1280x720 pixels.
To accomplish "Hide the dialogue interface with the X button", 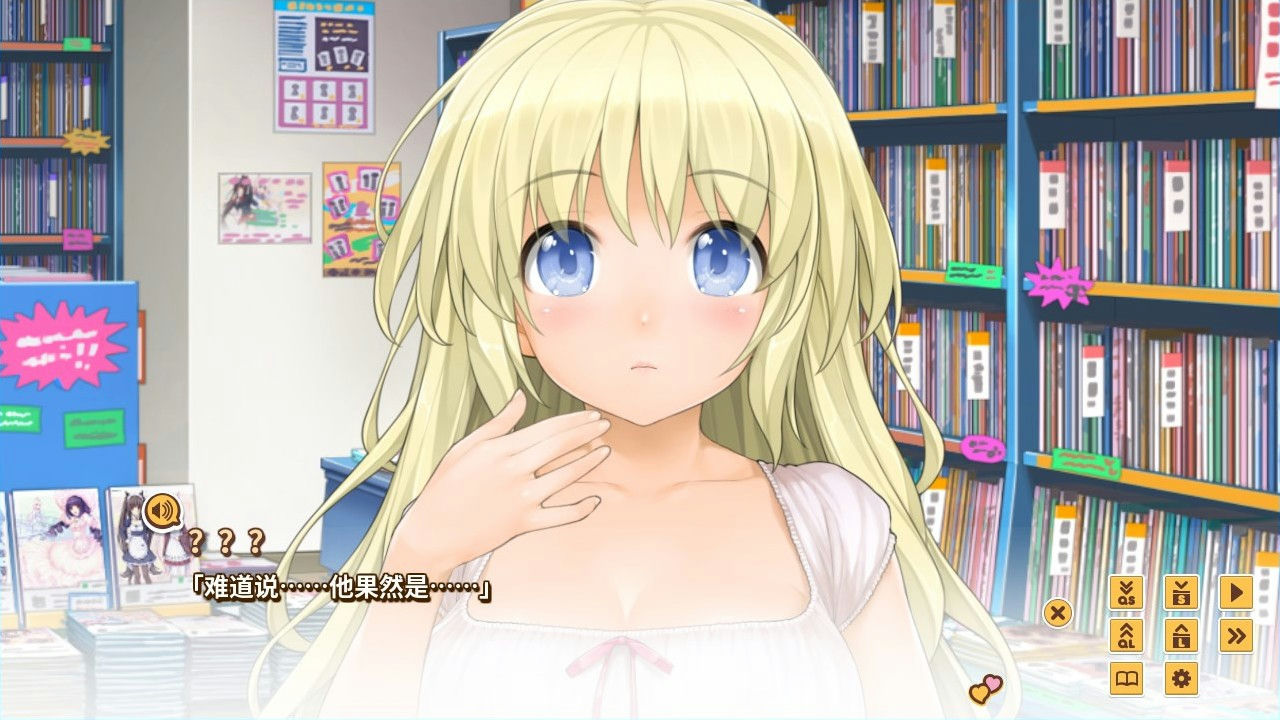I will [x=1058, y=615].
